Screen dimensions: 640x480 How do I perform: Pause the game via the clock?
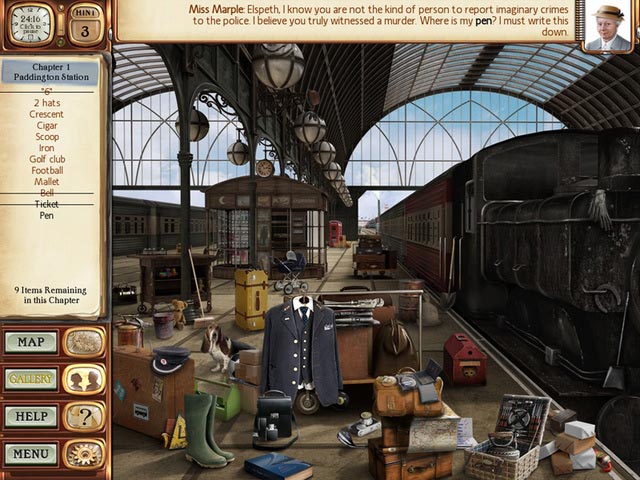click(30, 24)
